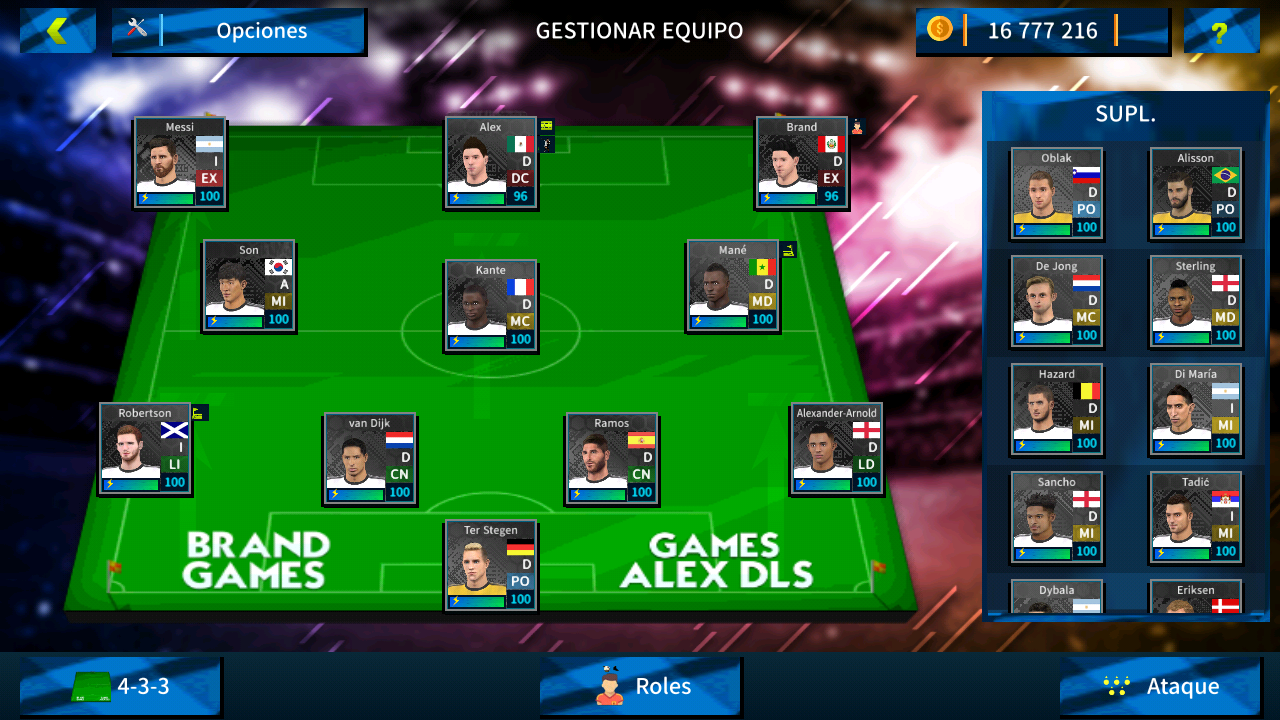Click the SUPL. panel header
The image size is (1280, 720).
coord(1124,113)
